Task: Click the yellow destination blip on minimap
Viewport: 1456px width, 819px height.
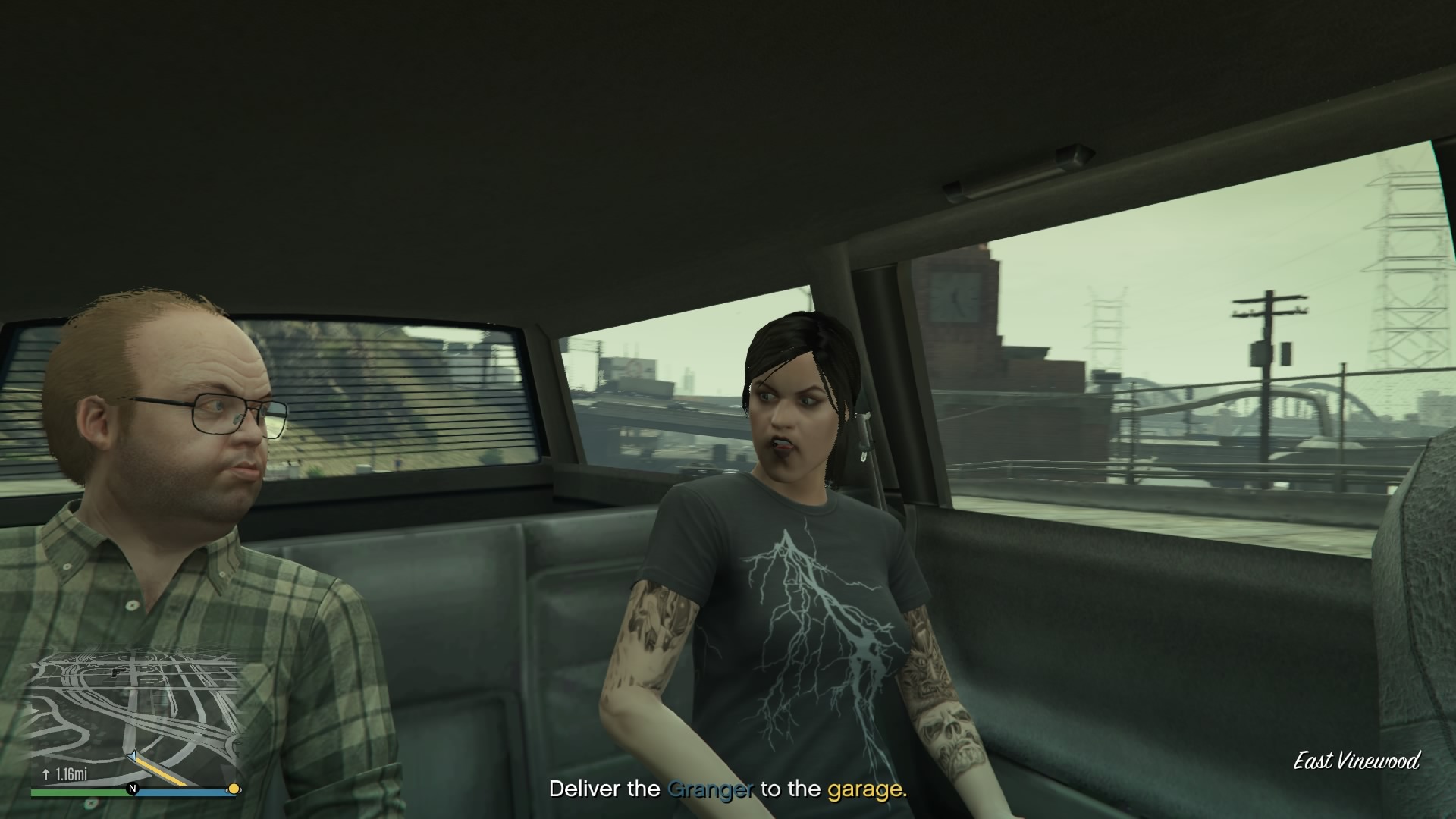Action: [234, 789]
